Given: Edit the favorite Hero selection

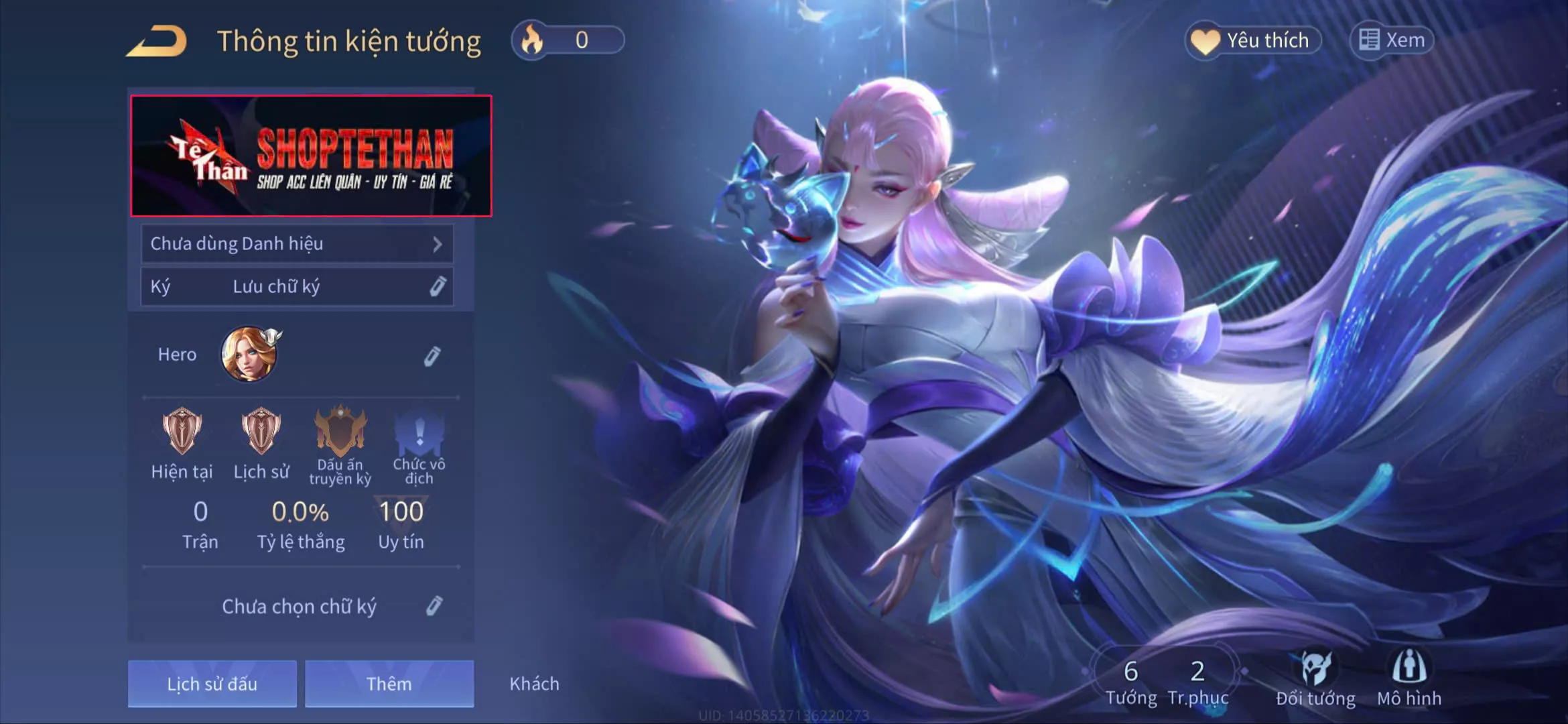Looking at the screenshot, I should [x=432, y=356].
